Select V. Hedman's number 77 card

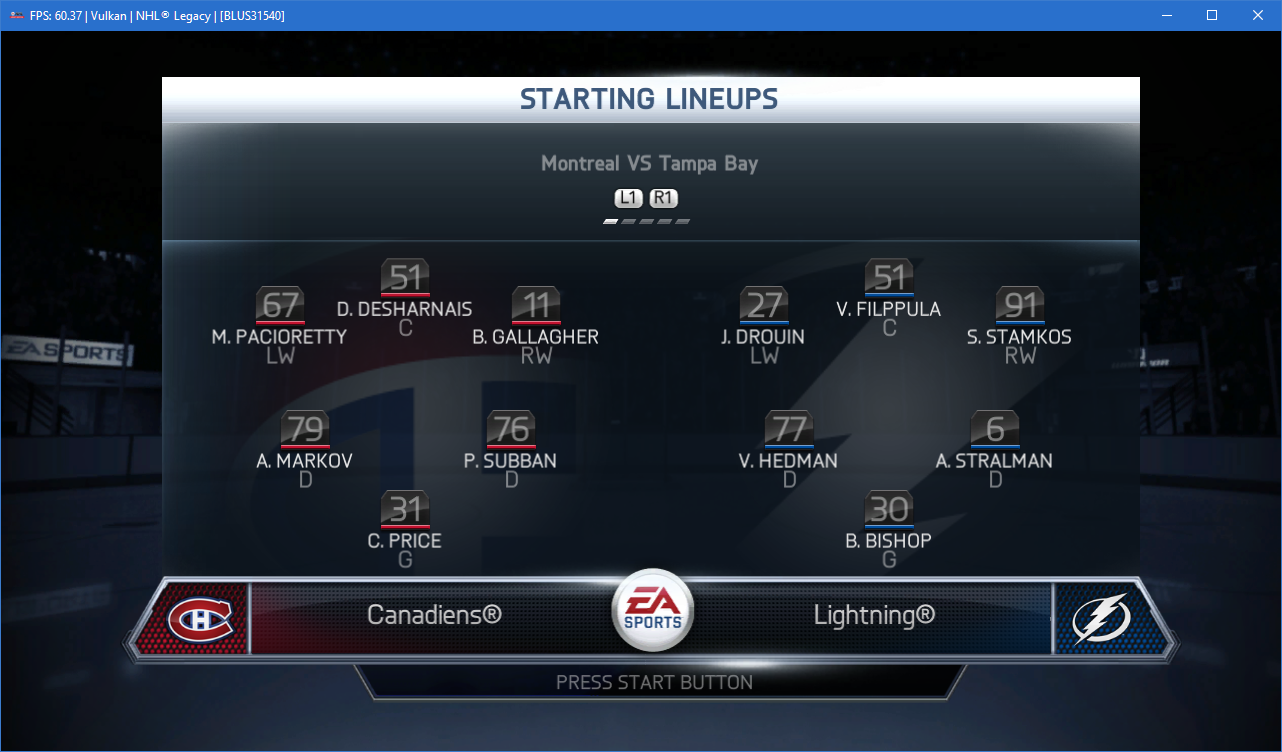point(789,429)
